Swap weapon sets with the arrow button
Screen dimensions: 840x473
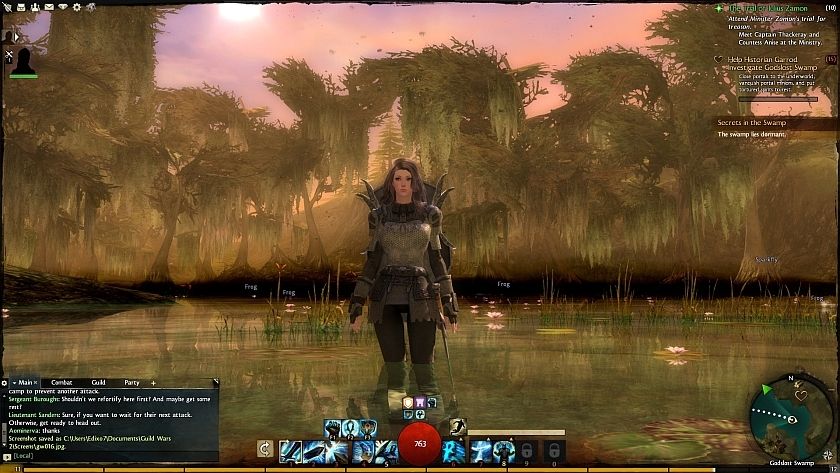point(264,450)
